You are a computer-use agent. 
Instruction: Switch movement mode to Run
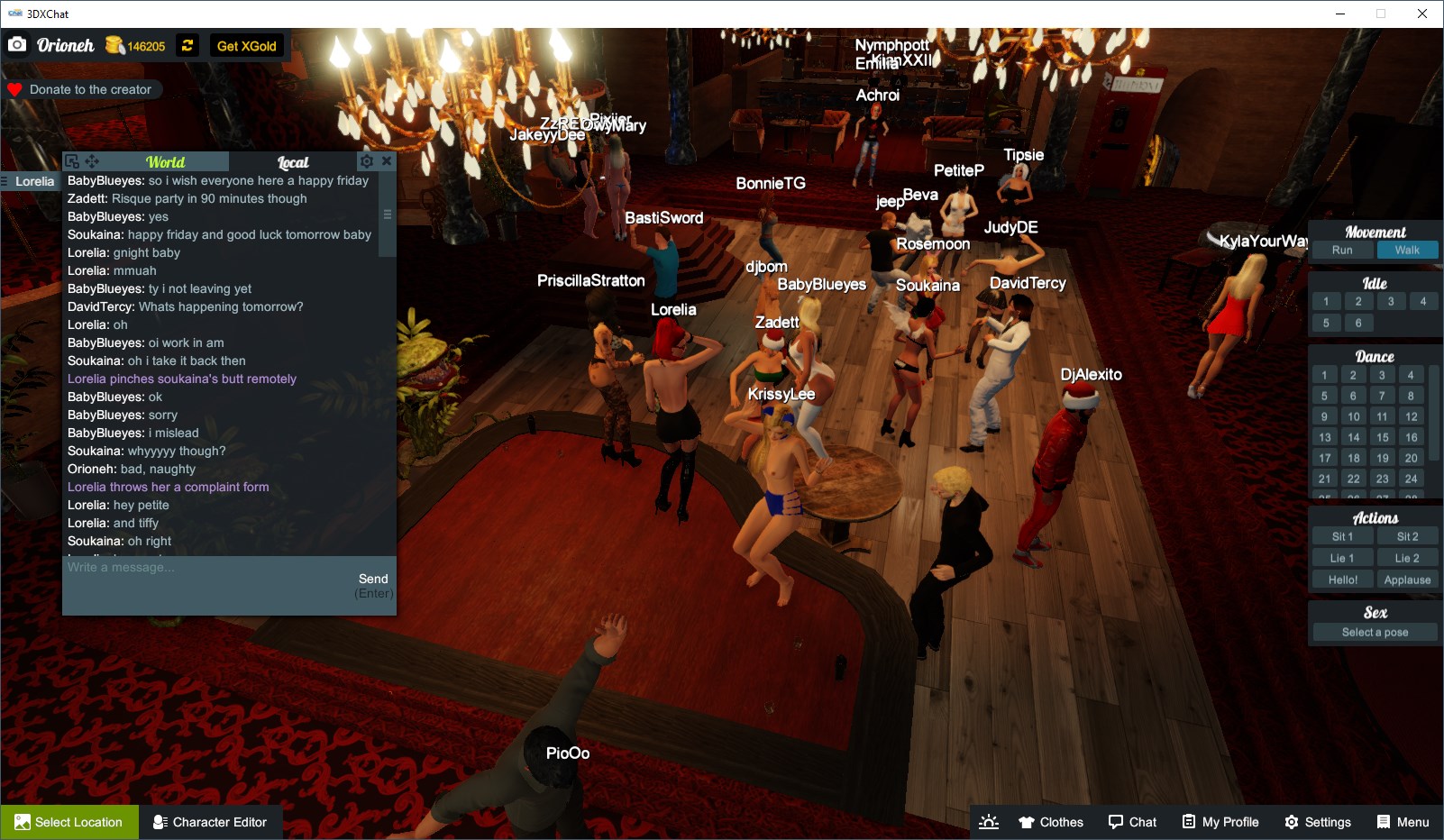1342,250
